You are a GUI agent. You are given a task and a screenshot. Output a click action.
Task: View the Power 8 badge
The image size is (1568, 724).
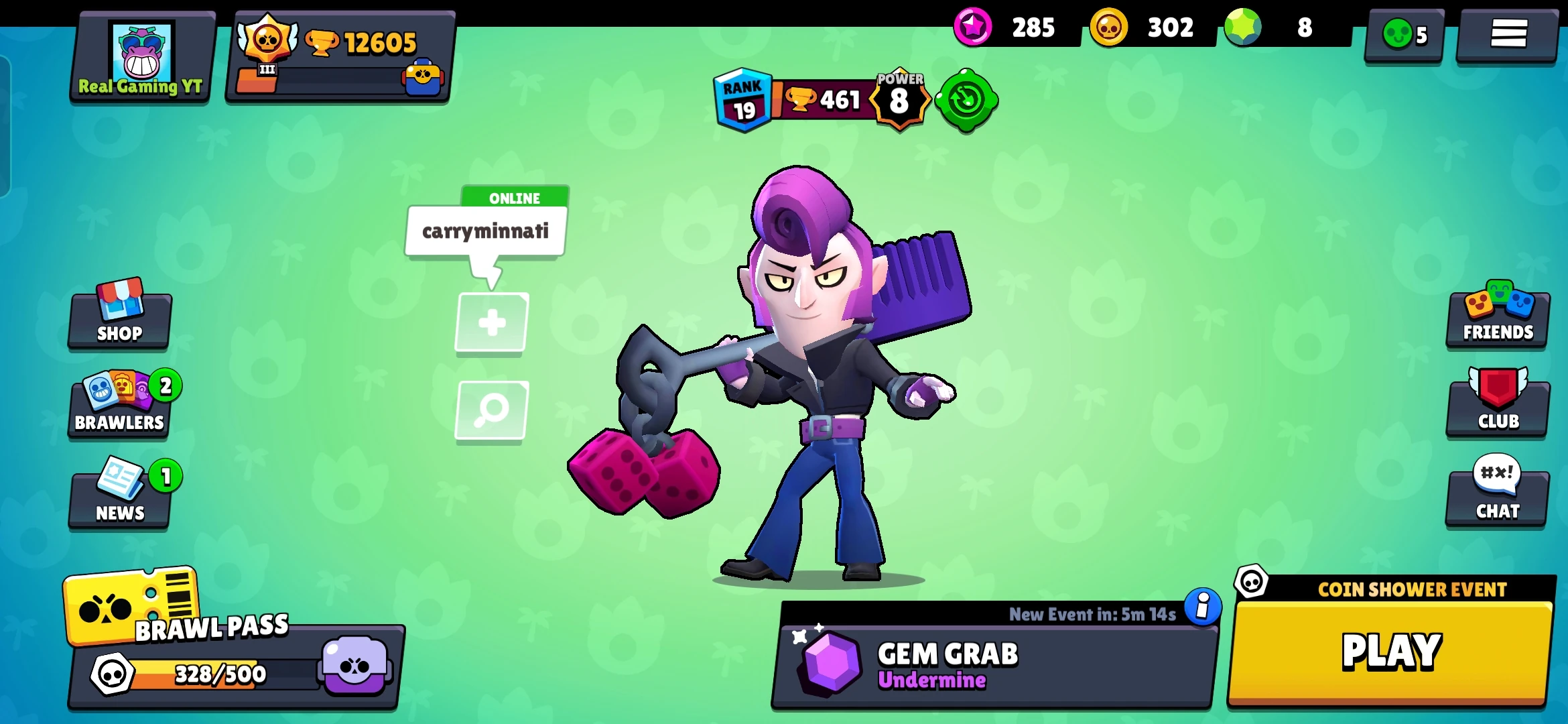[899, 99]
